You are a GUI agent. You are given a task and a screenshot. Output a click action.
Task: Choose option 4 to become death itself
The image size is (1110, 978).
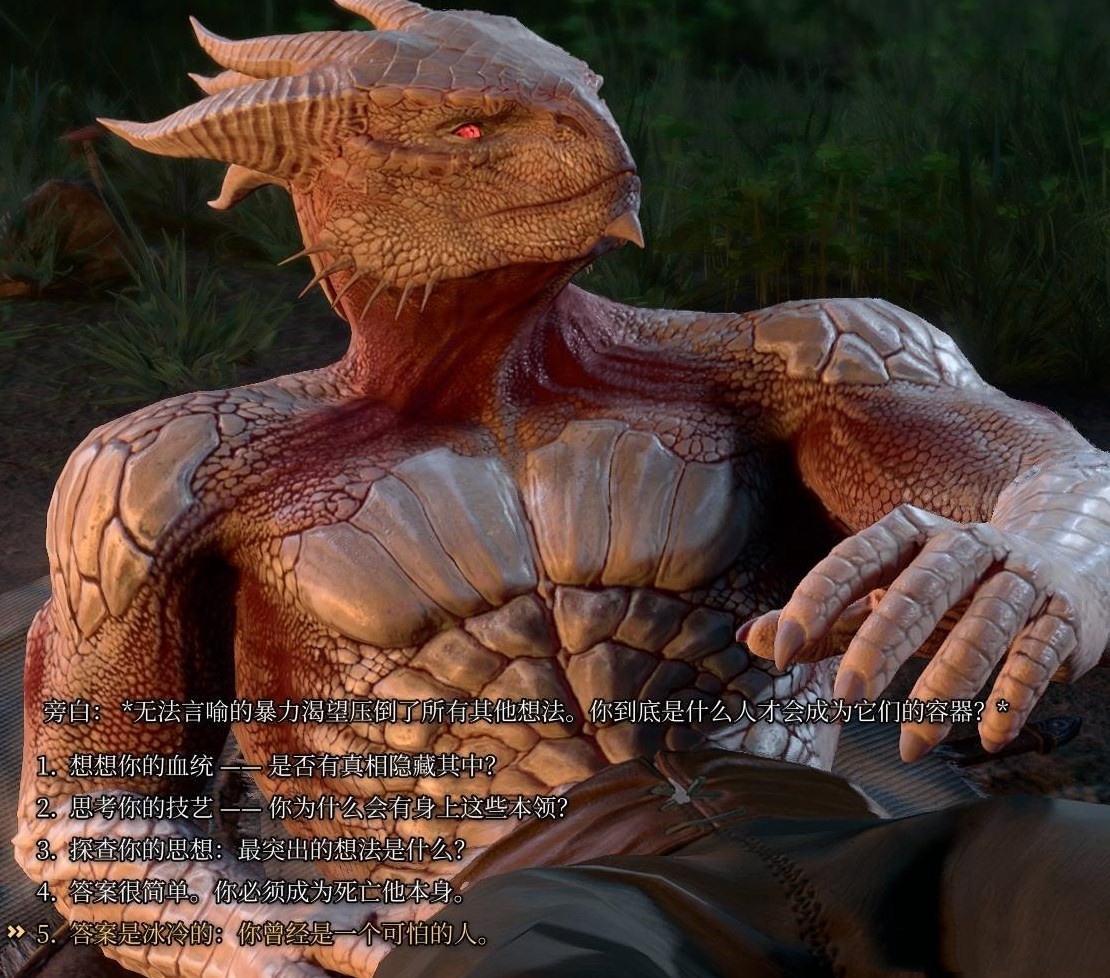pos(251,892)
